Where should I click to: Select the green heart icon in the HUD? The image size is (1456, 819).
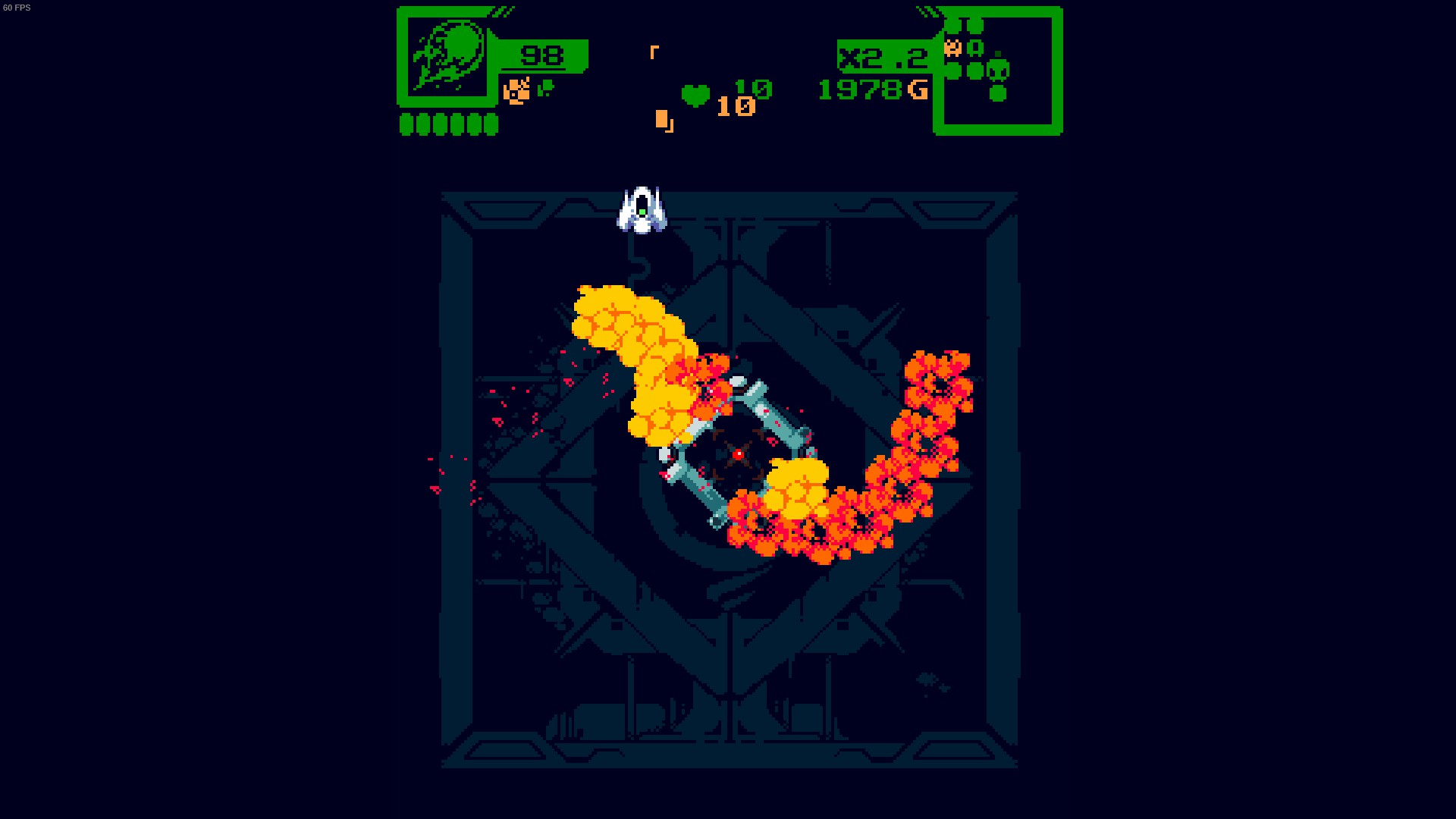coord(695,96)
